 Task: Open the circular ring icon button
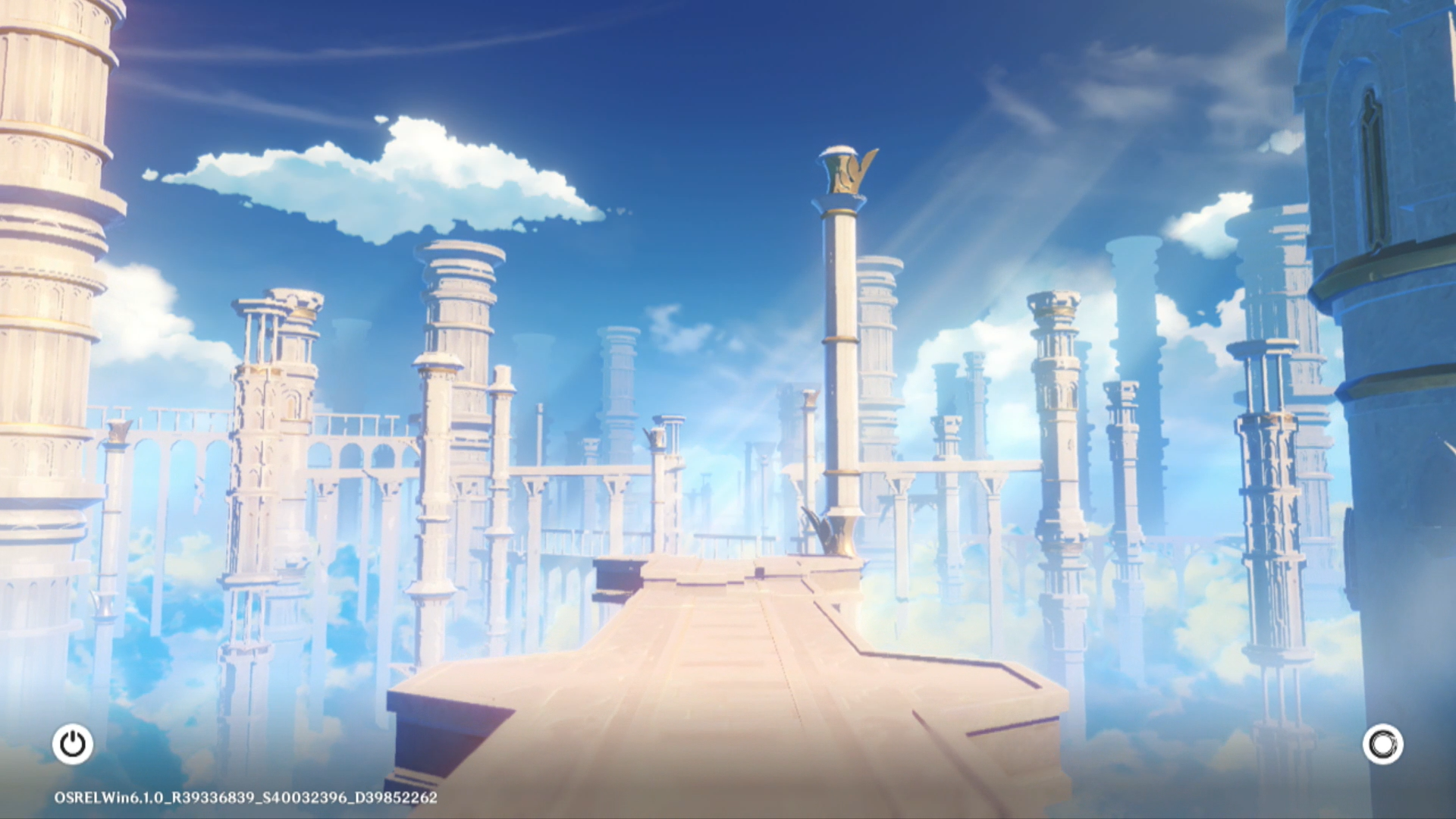coord(1382,744)
